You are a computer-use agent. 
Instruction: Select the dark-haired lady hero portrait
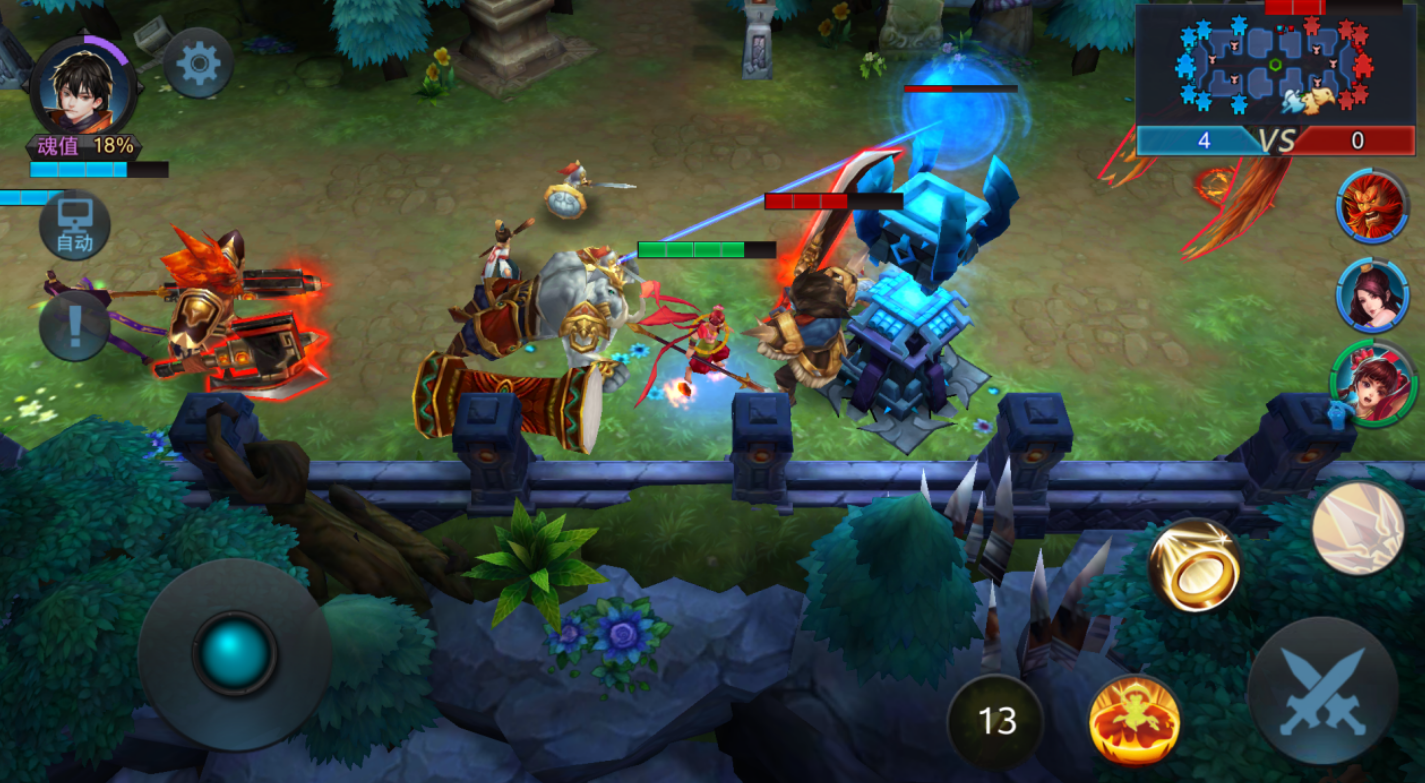tap(1372, 294)
